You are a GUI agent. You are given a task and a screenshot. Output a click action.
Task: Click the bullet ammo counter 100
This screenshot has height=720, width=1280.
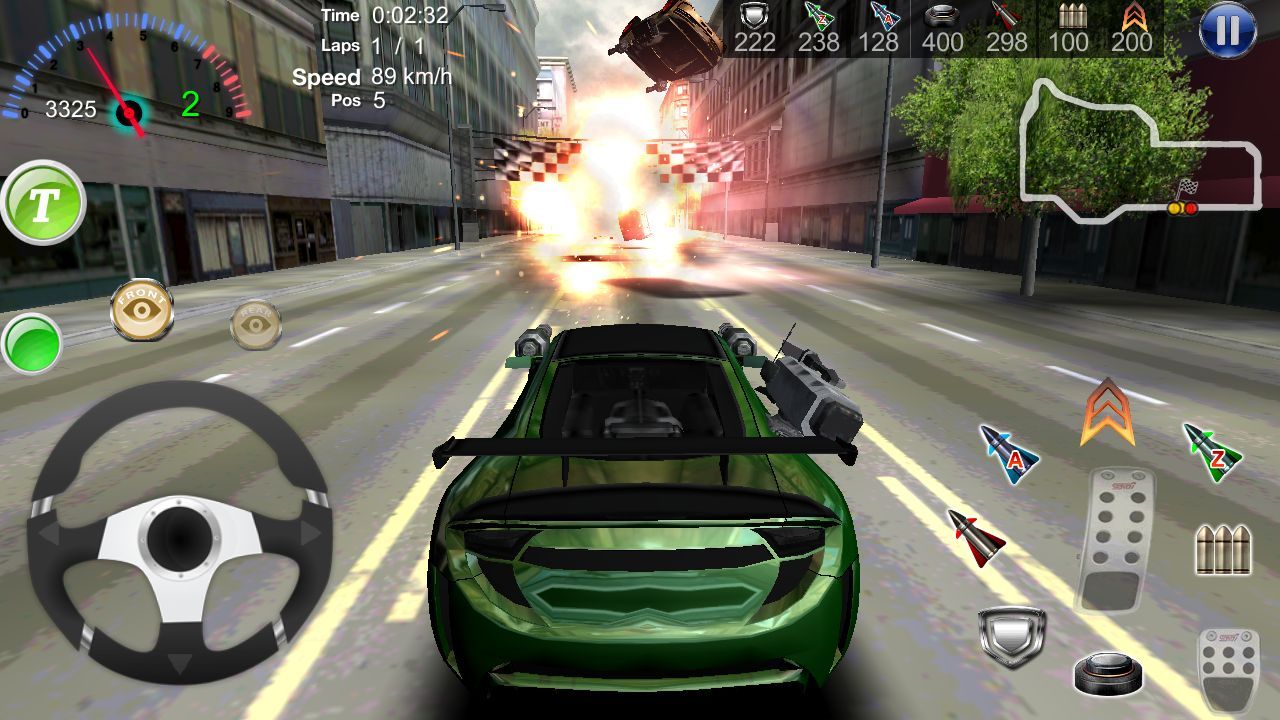(1071, 42)
